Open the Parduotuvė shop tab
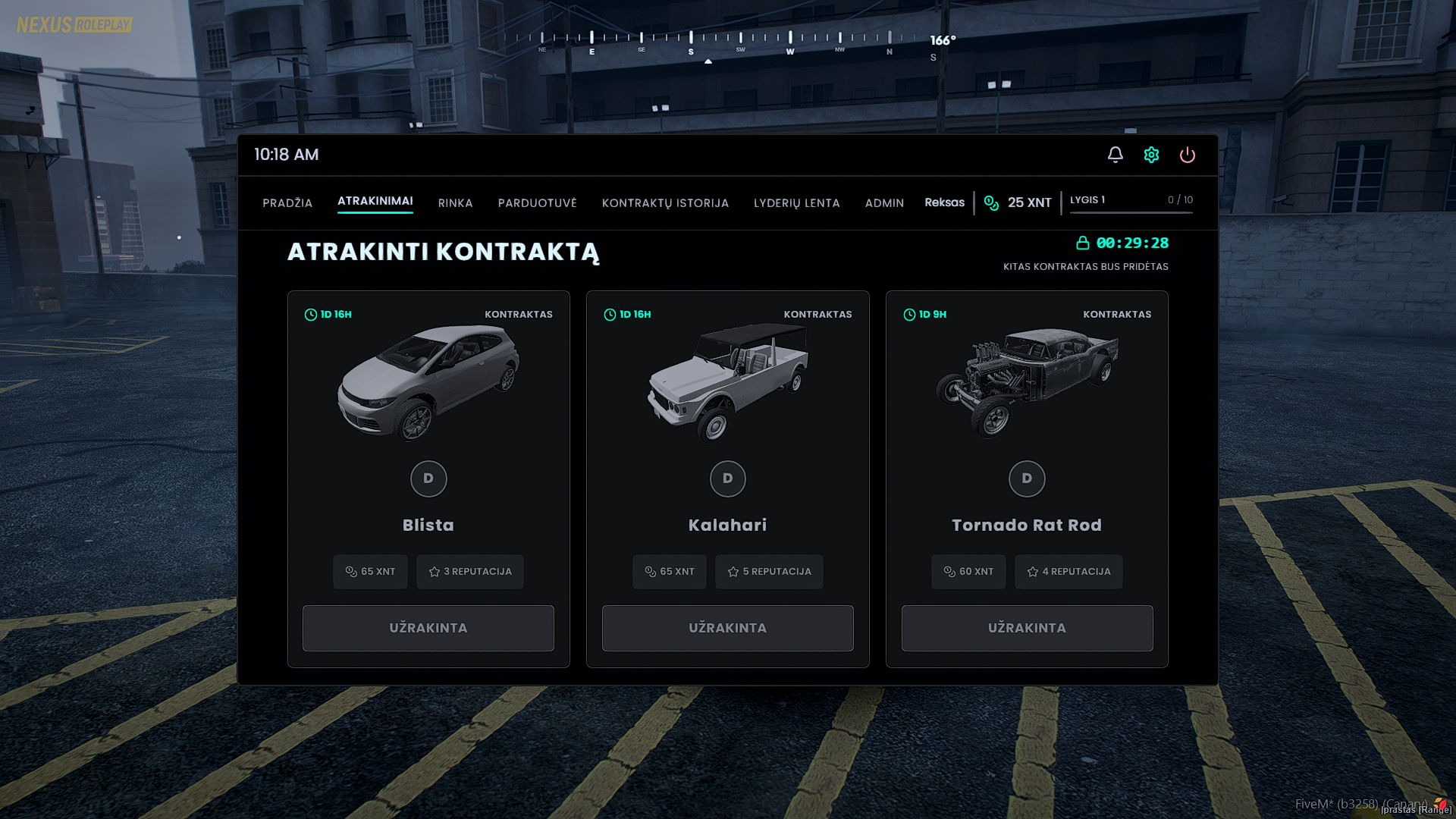Viewport: 1456px width, 819px height. pyautogui.click(x=537, y=203)
